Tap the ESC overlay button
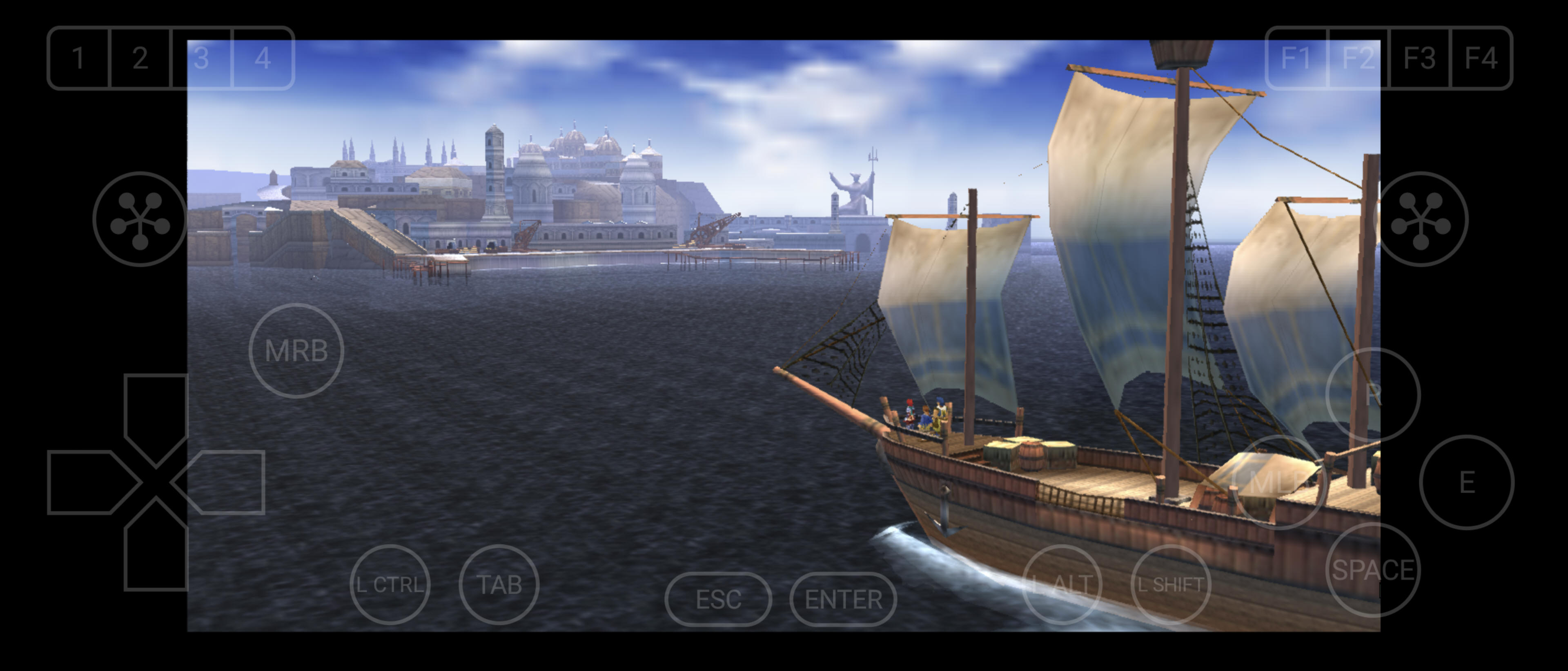The width and height of the screenshot is (1568, 671). click(x=718, y=599)
